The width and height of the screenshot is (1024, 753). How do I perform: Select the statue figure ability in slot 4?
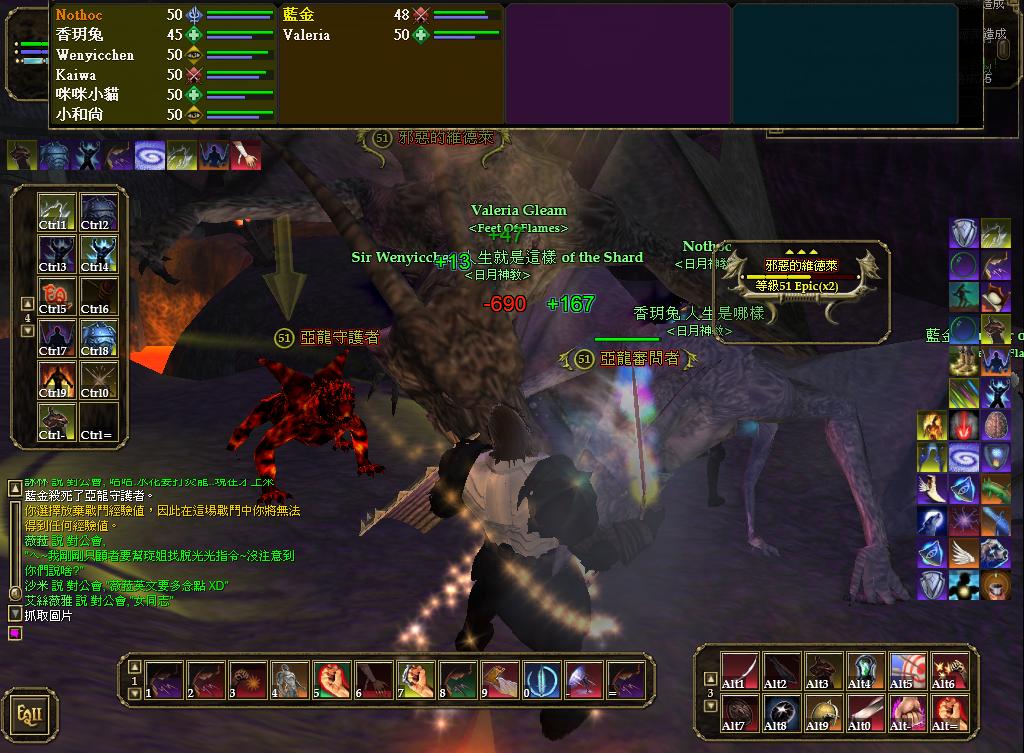287,680
